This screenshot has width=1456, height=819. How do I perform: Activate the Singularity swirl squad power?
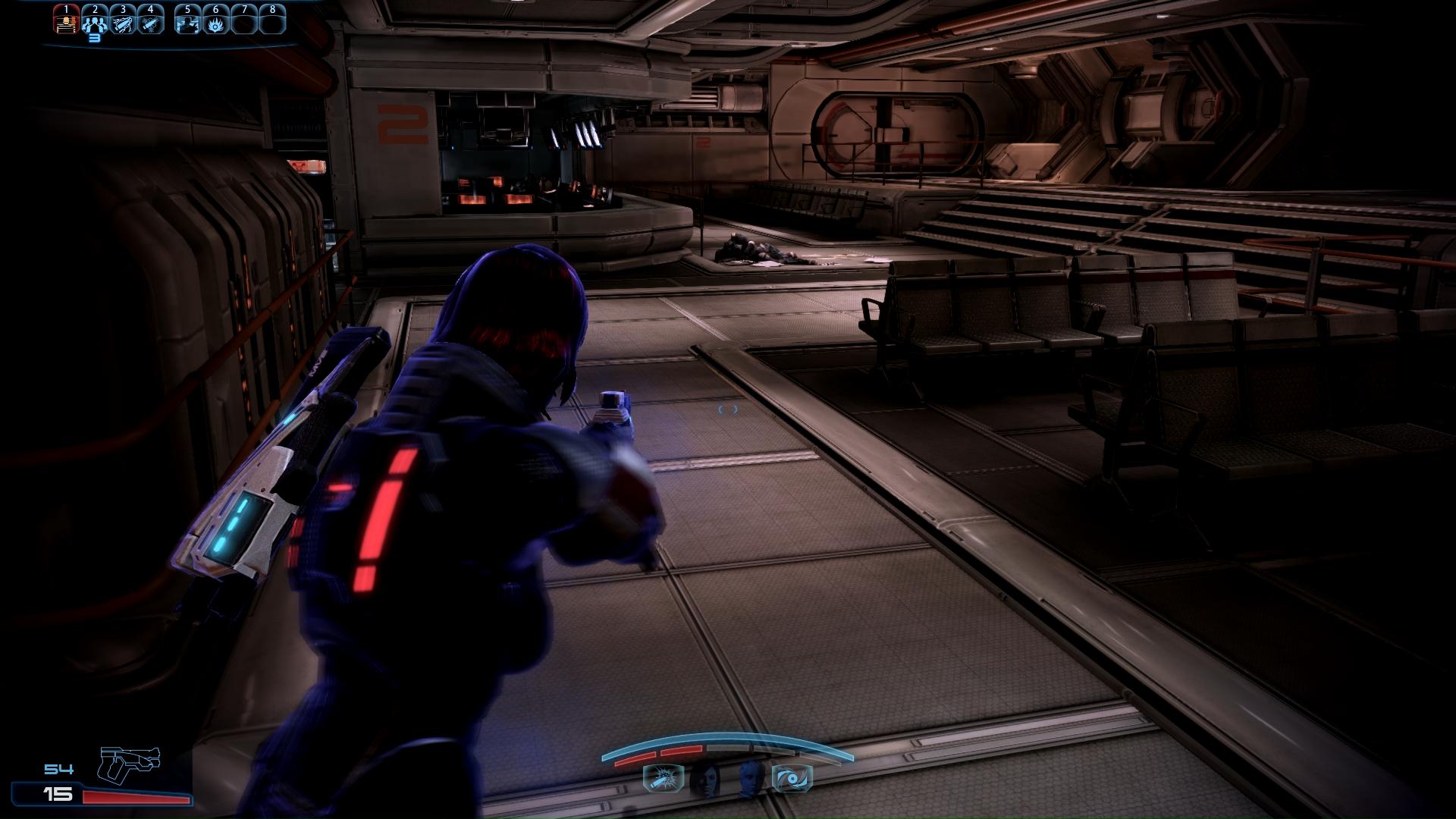pyautogui.click(x=792, y=779)
